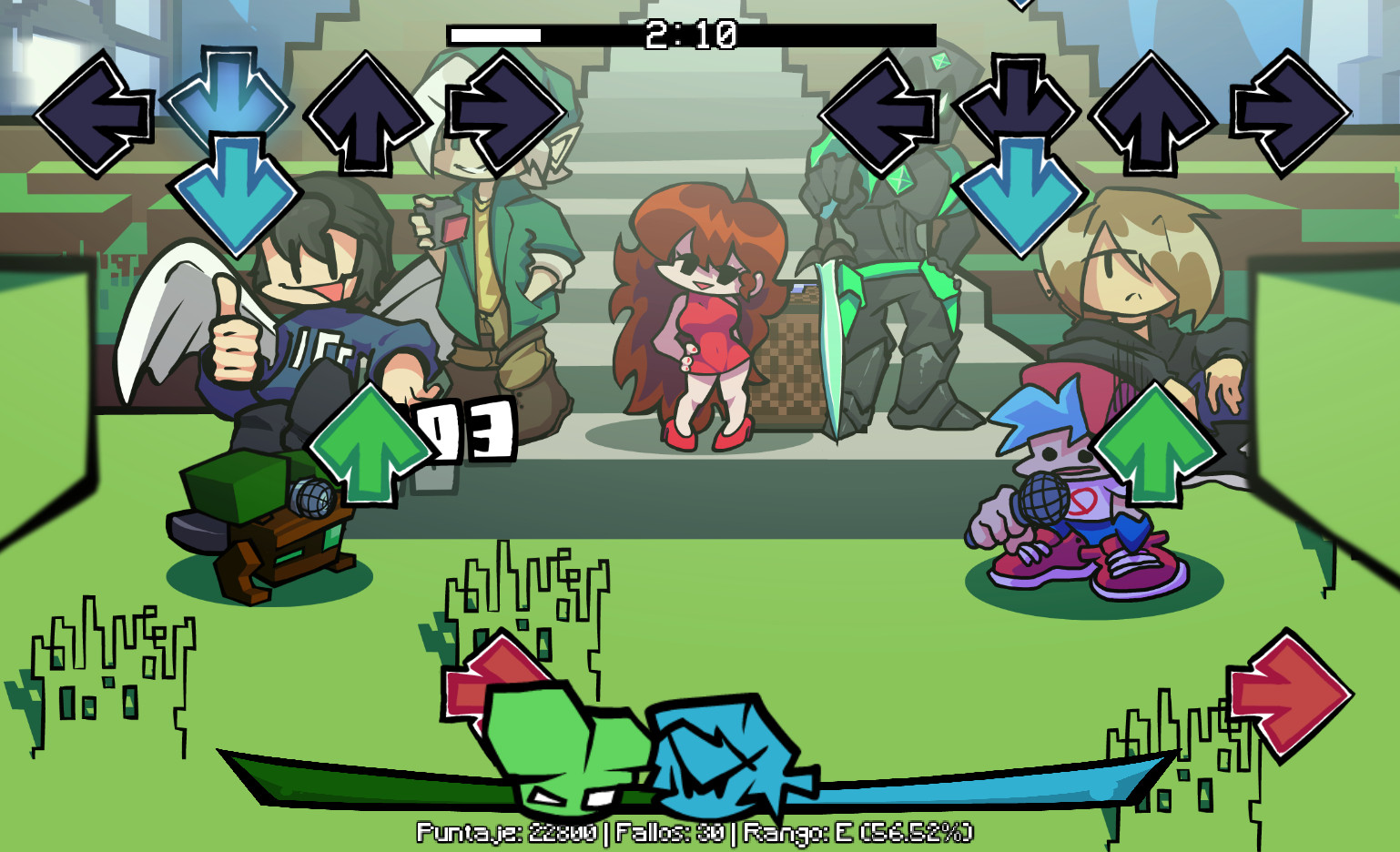This screenshot has height=852, width=1400.
Task: Click the opponent's down arrow receptor
Action: [x=229, y=100]
